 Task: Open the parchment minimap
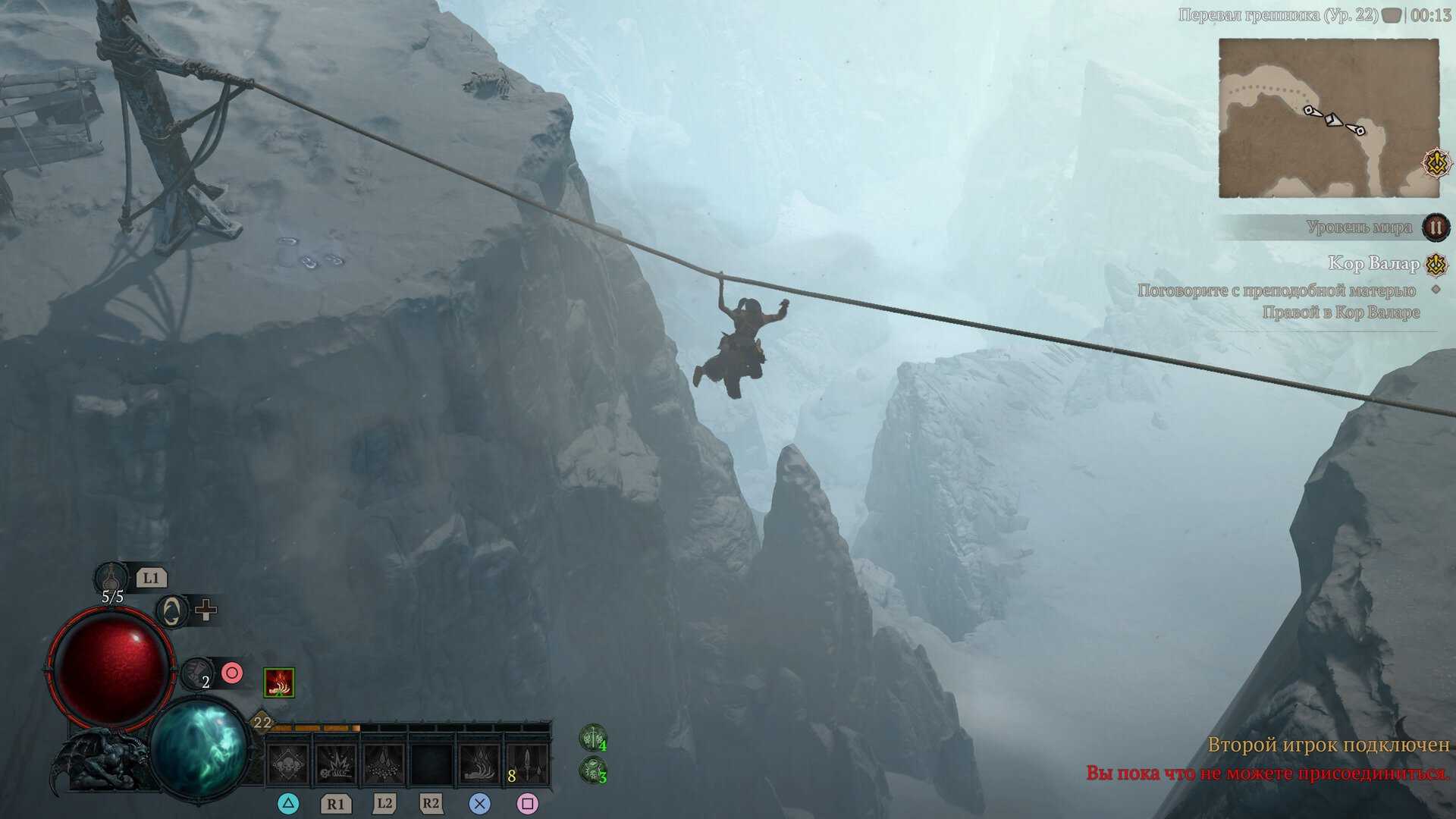tap(1328, 118)
